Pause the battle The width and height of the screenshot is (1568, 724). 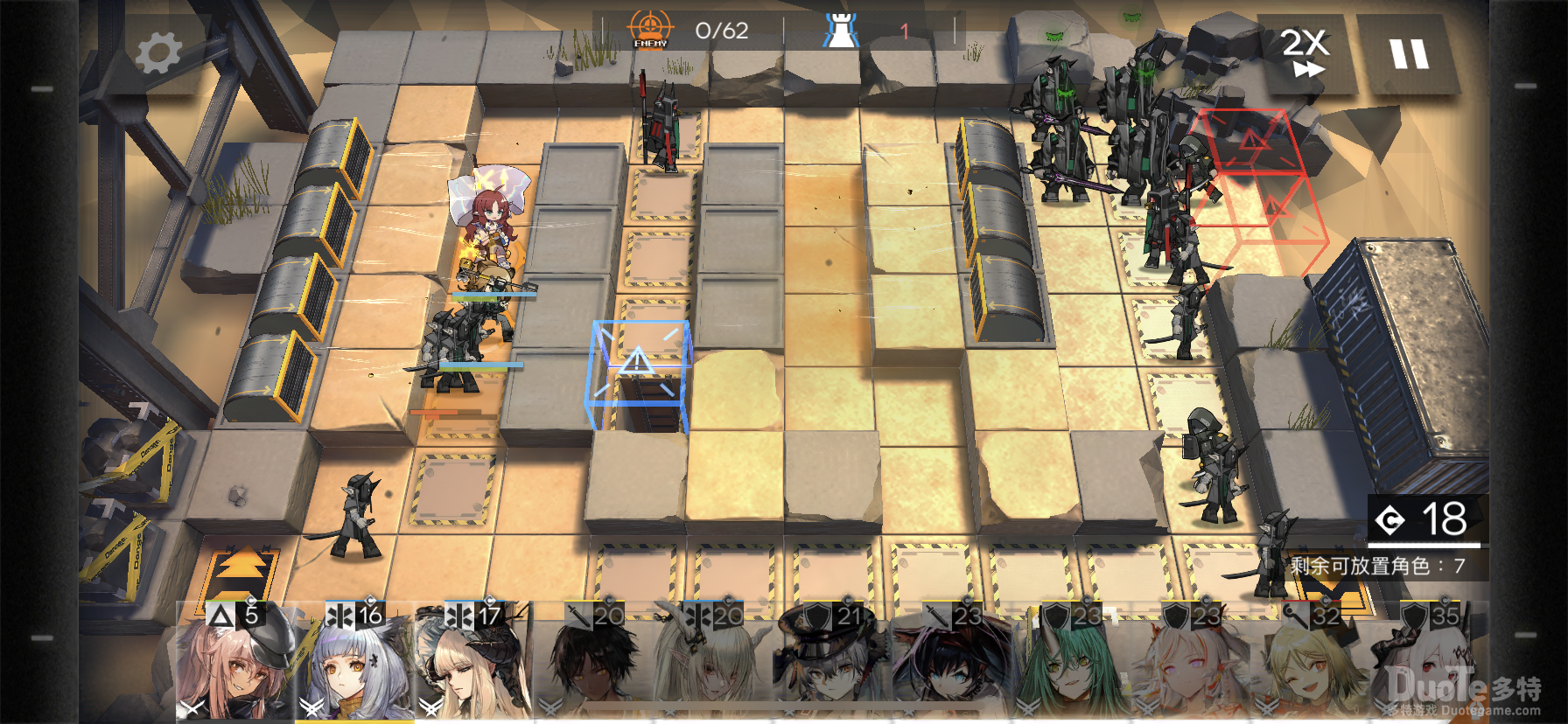pyautogui.click(x=1409, y=54)
